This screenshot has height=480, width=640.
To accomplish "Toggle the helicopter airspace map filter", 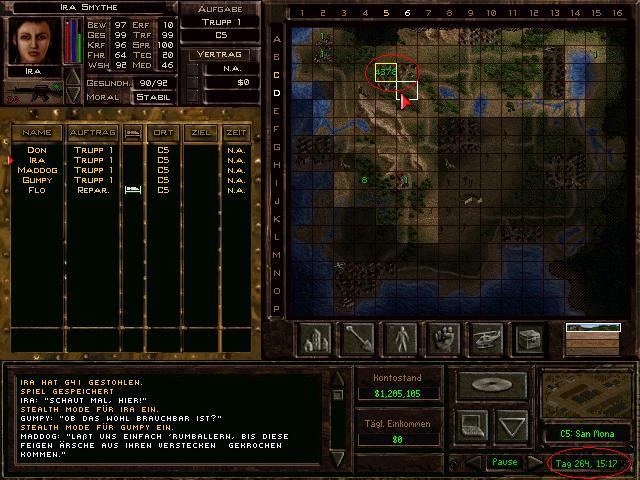I will 486,339.
